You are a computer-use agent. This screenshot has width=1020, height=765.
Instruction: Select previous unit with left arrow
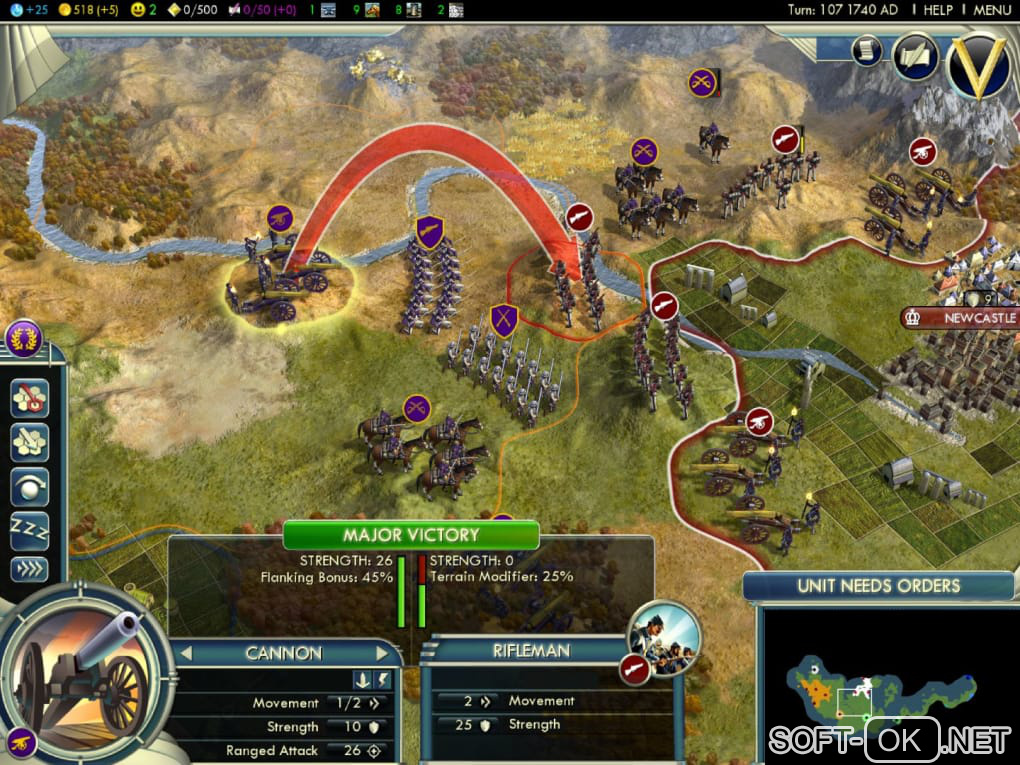coord(184,653)
